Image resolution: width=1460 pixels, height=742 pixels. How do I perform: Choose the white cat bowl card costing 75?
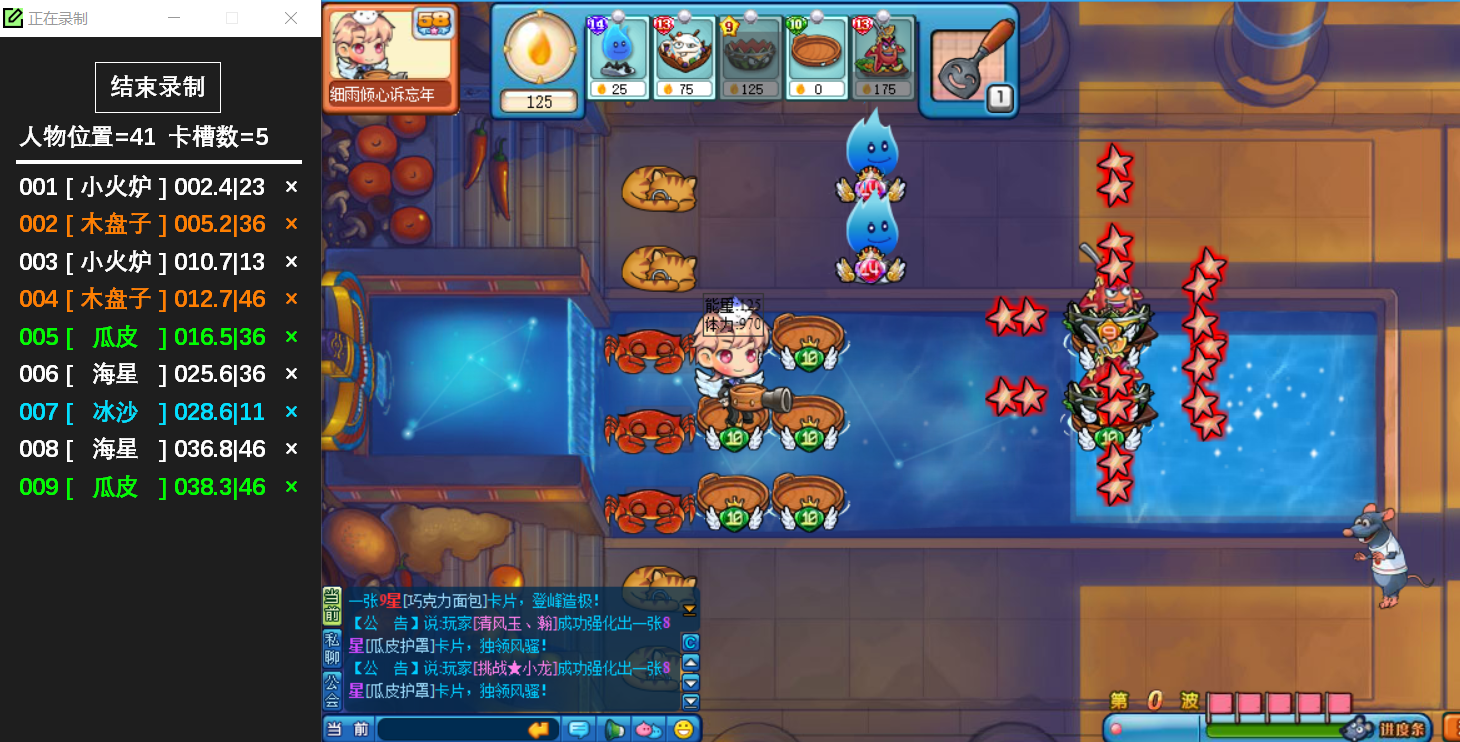[685, 58]
